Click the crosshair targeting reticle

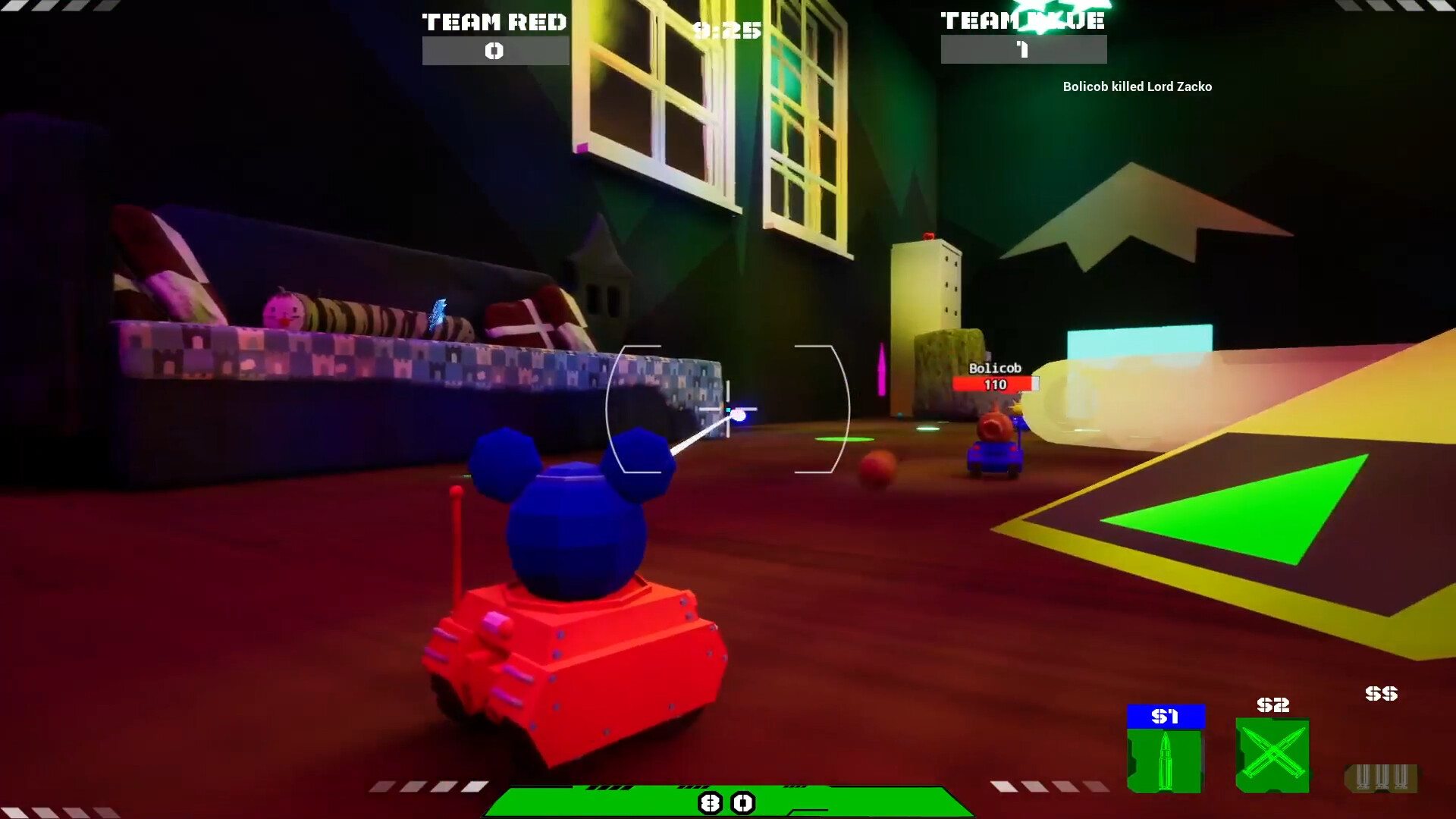point(728,409)
